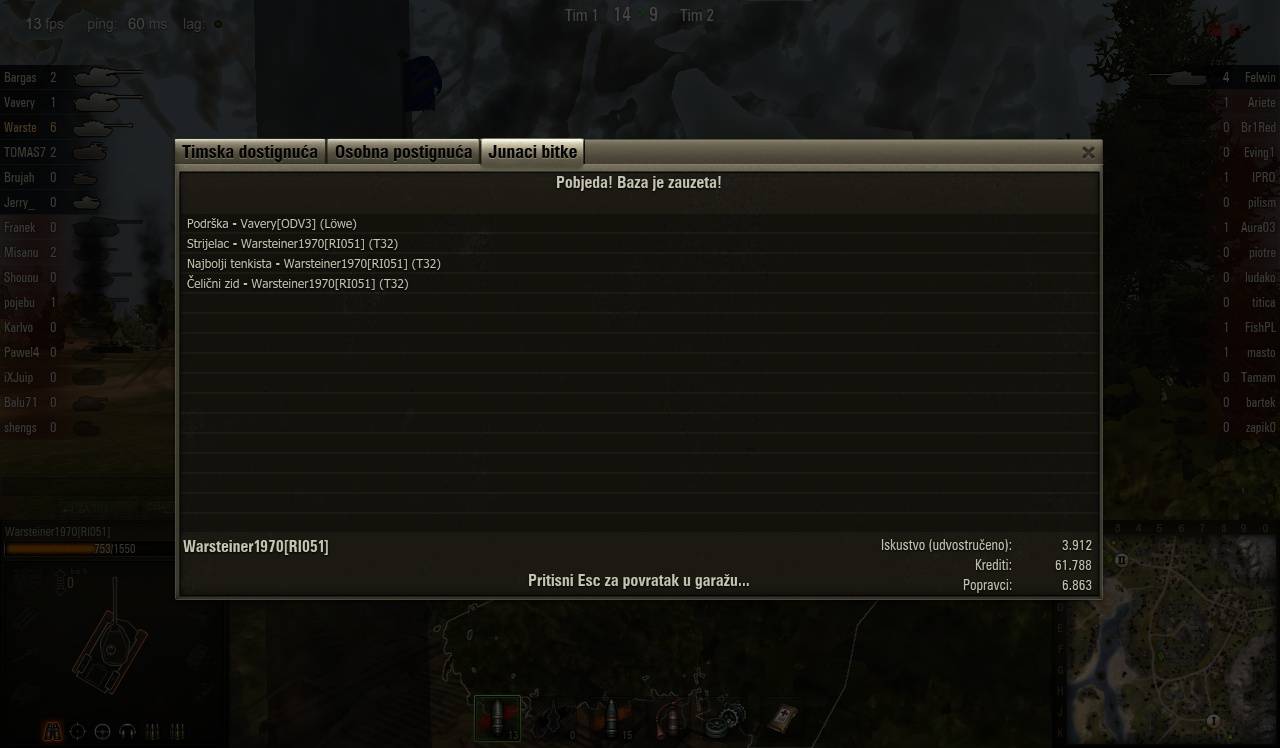Close the battle results window

[1088, 152]
